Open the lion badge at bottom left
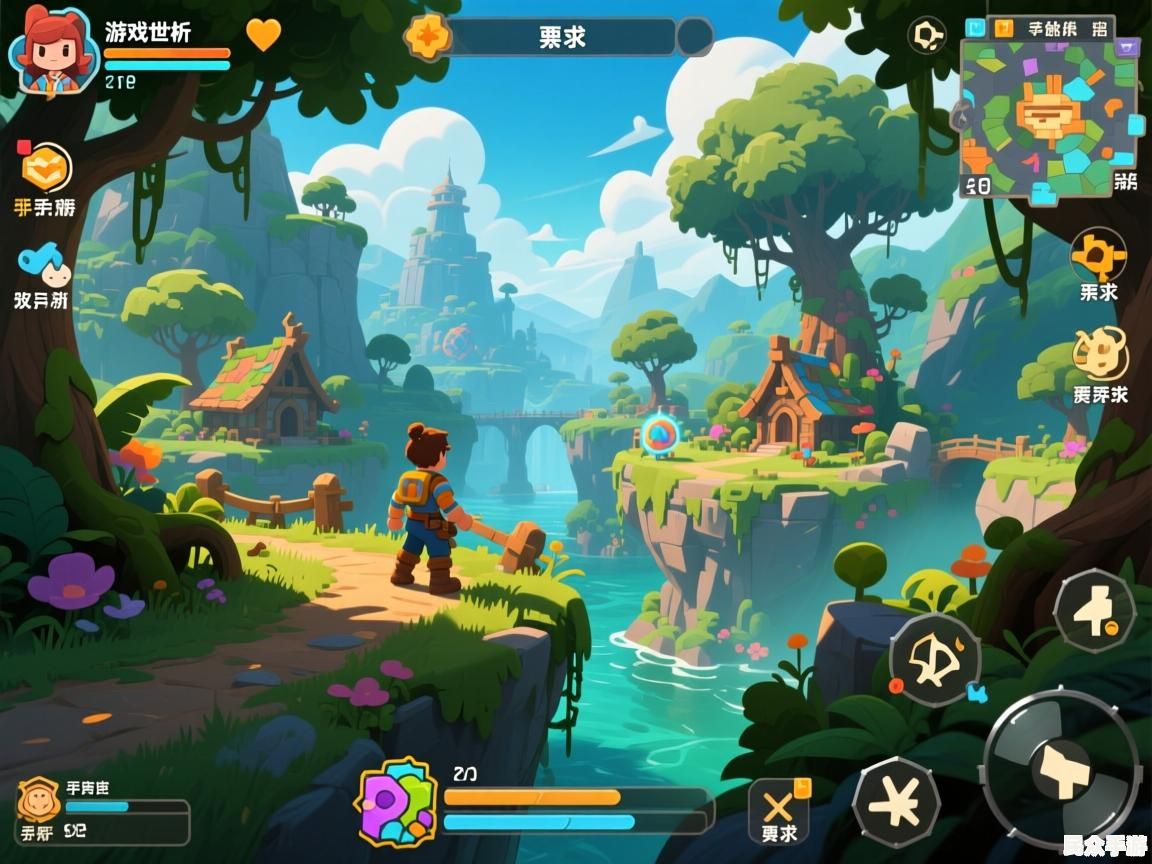This screenshot has width=1152, height=864. (x=39, y=800)
